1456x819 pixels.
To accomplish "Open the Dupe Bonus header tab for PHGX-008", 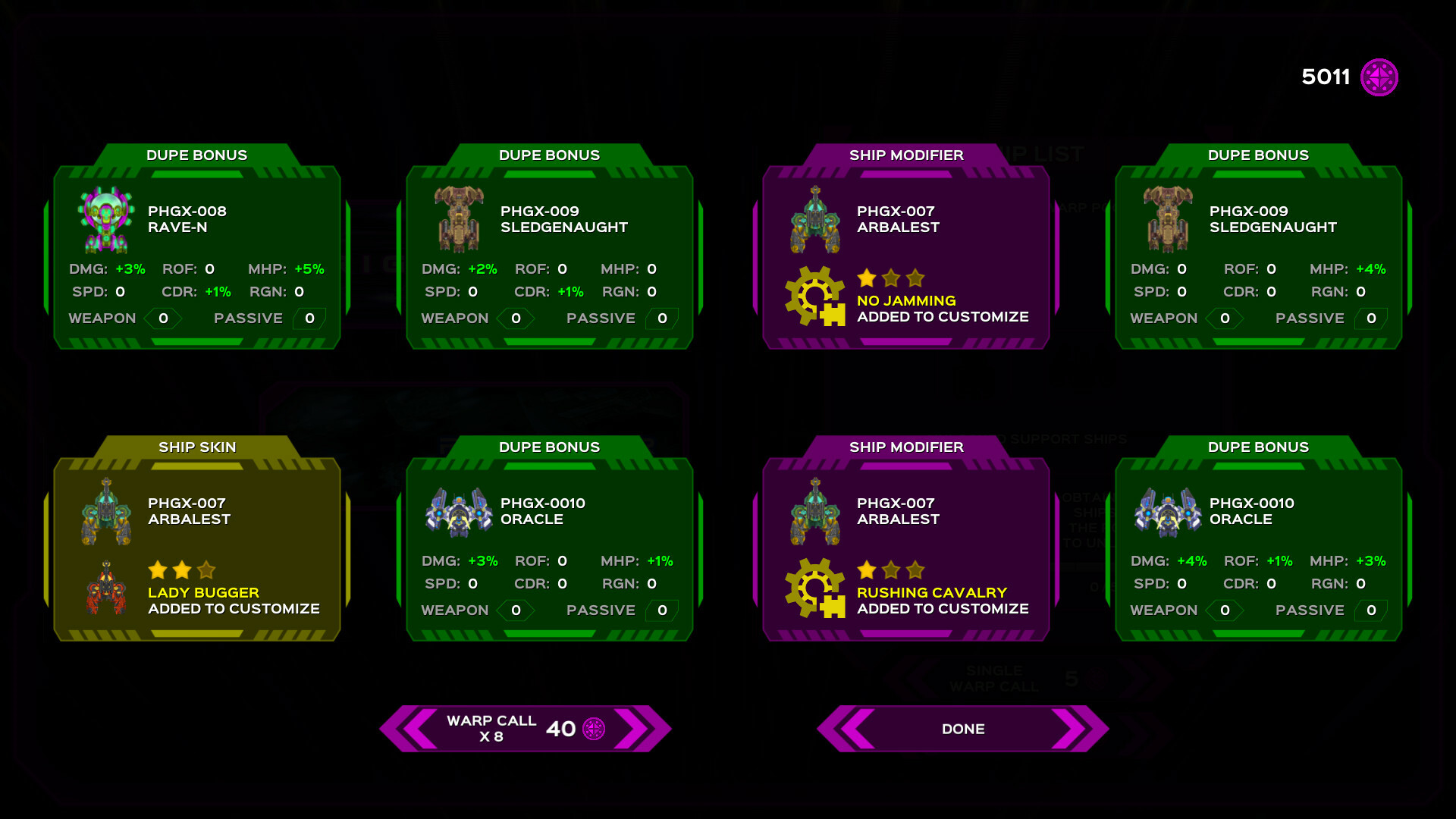I will pyautogui.click(x=196, y=155).
